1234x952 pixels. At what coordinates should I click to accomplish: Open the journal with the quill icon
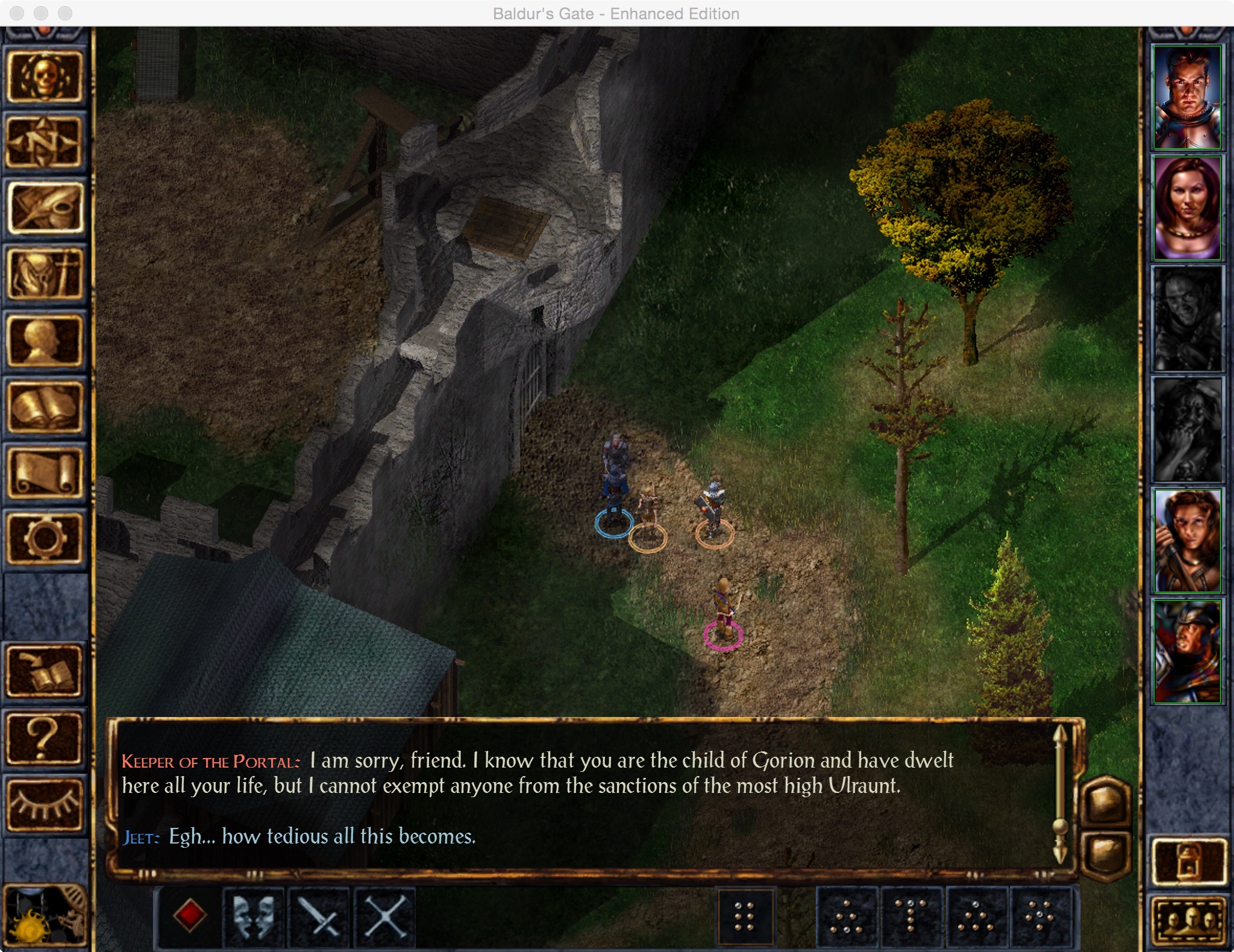(x=45, y=208)
